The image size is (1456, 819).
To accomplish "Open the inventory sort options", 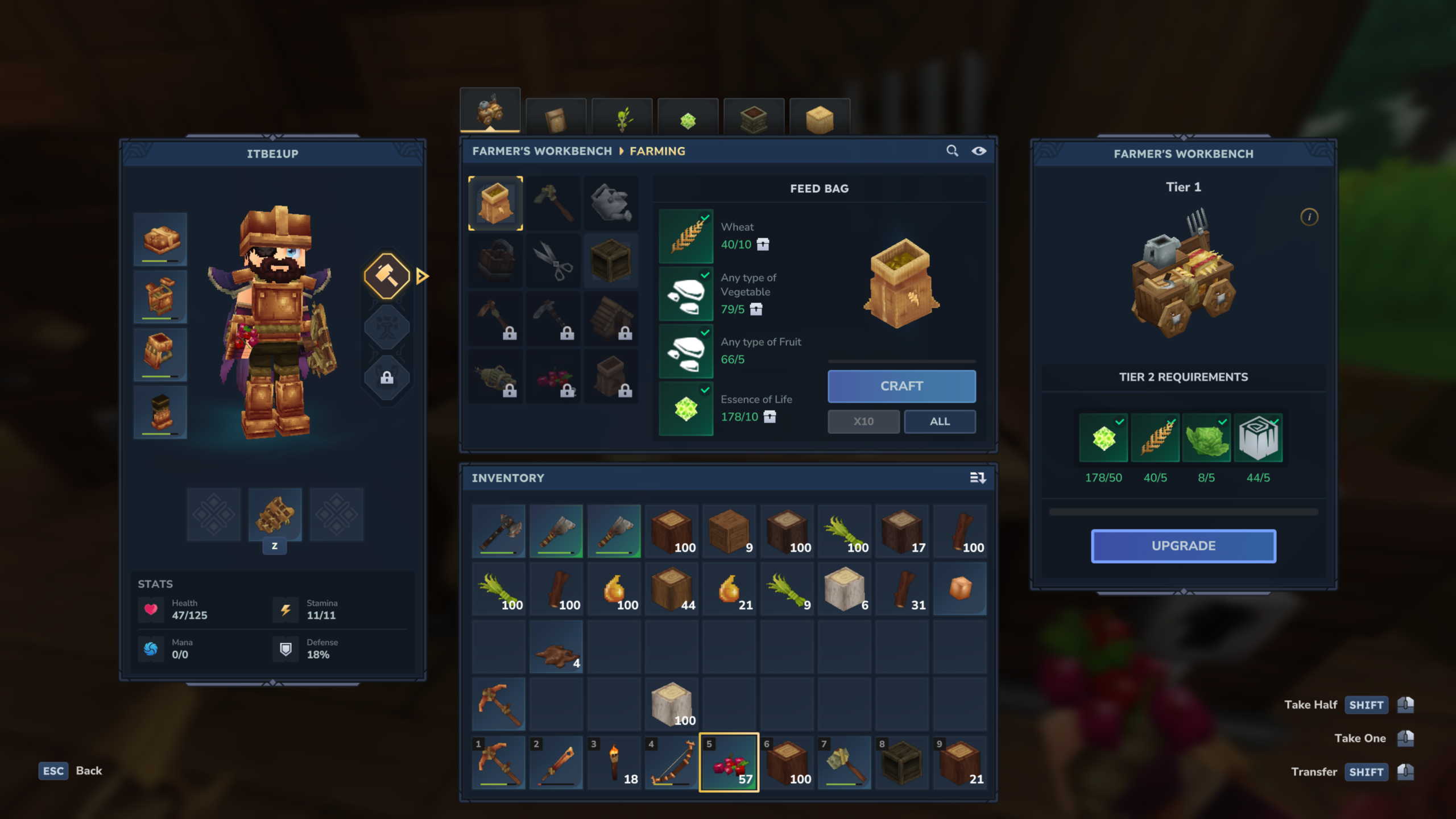I will click(980, 478).
